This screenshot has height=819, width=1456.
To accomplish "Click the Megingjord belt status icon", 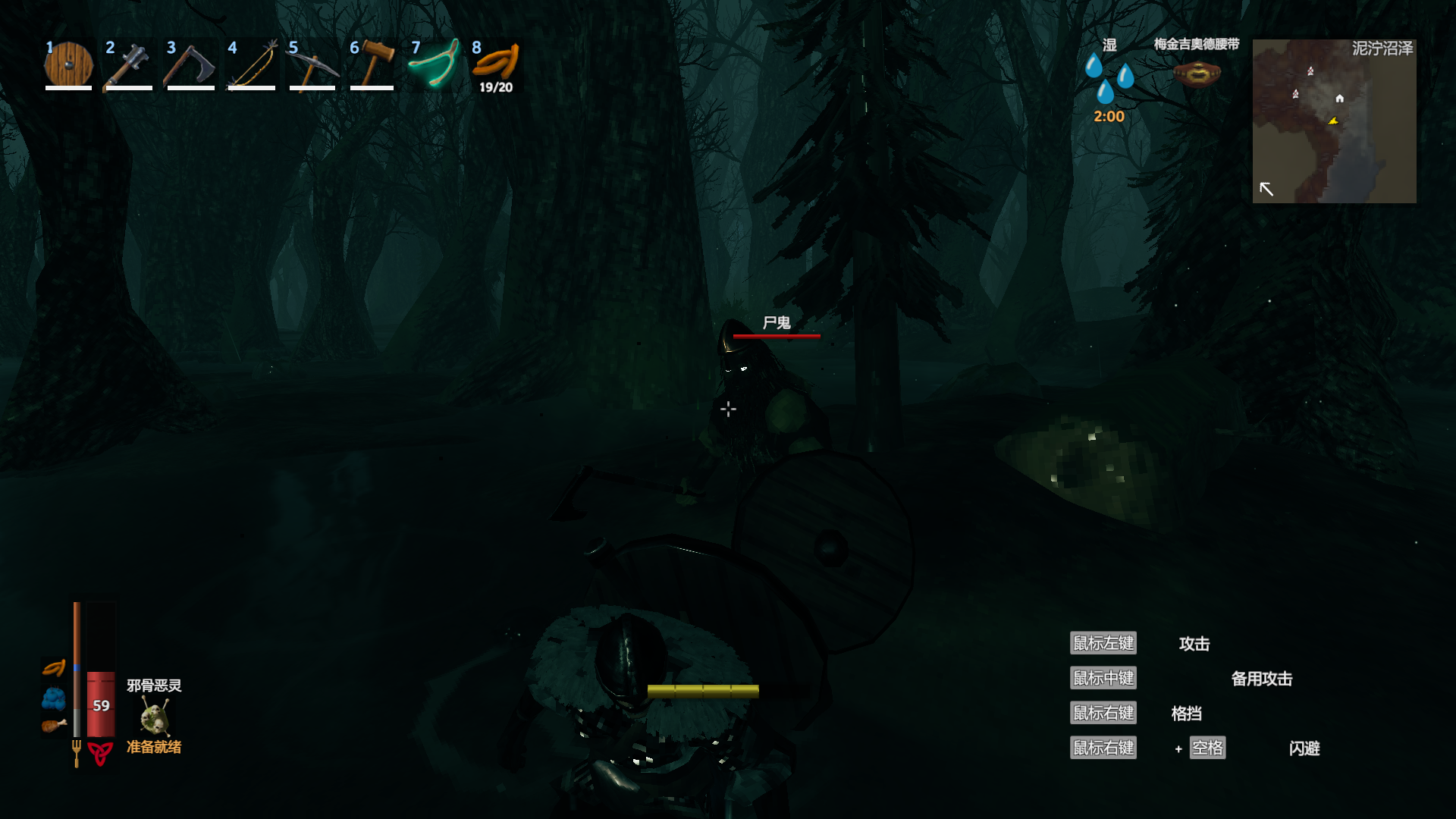I will [1197, 74].
